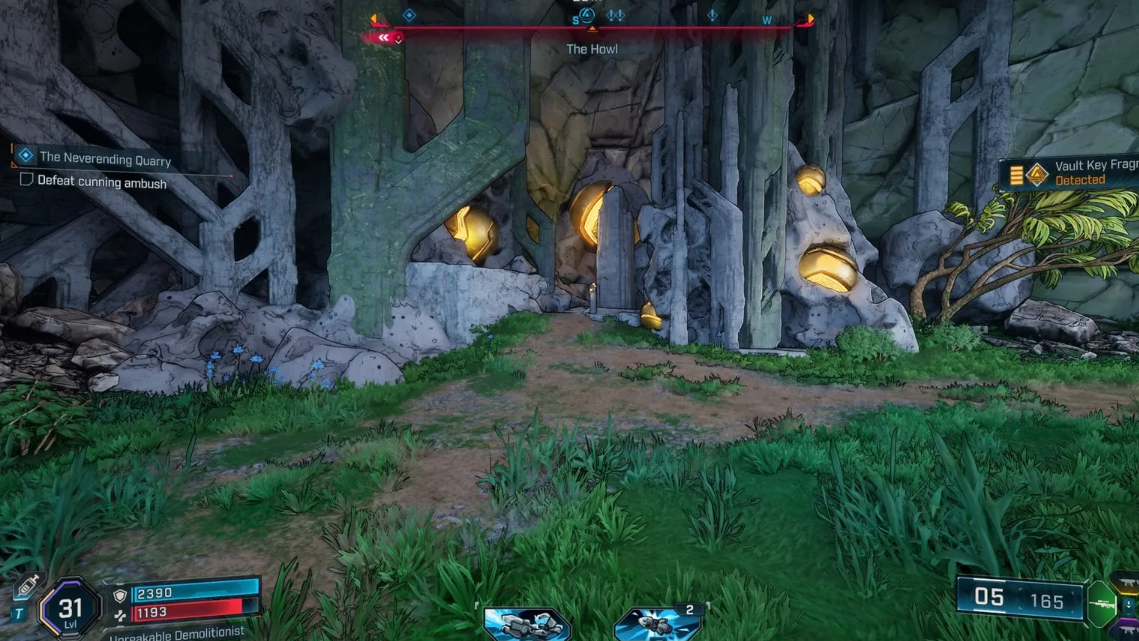Activate the left action skill icon
This screenshot has height=641, width=1139.
pos(527,622)
